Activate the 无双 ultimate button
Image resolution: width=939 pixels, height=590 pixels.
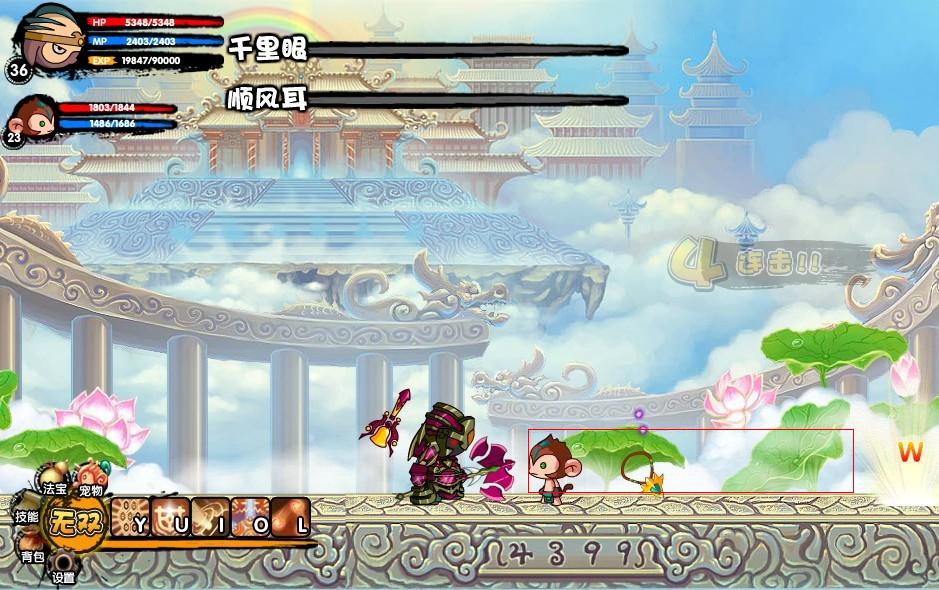78,520
